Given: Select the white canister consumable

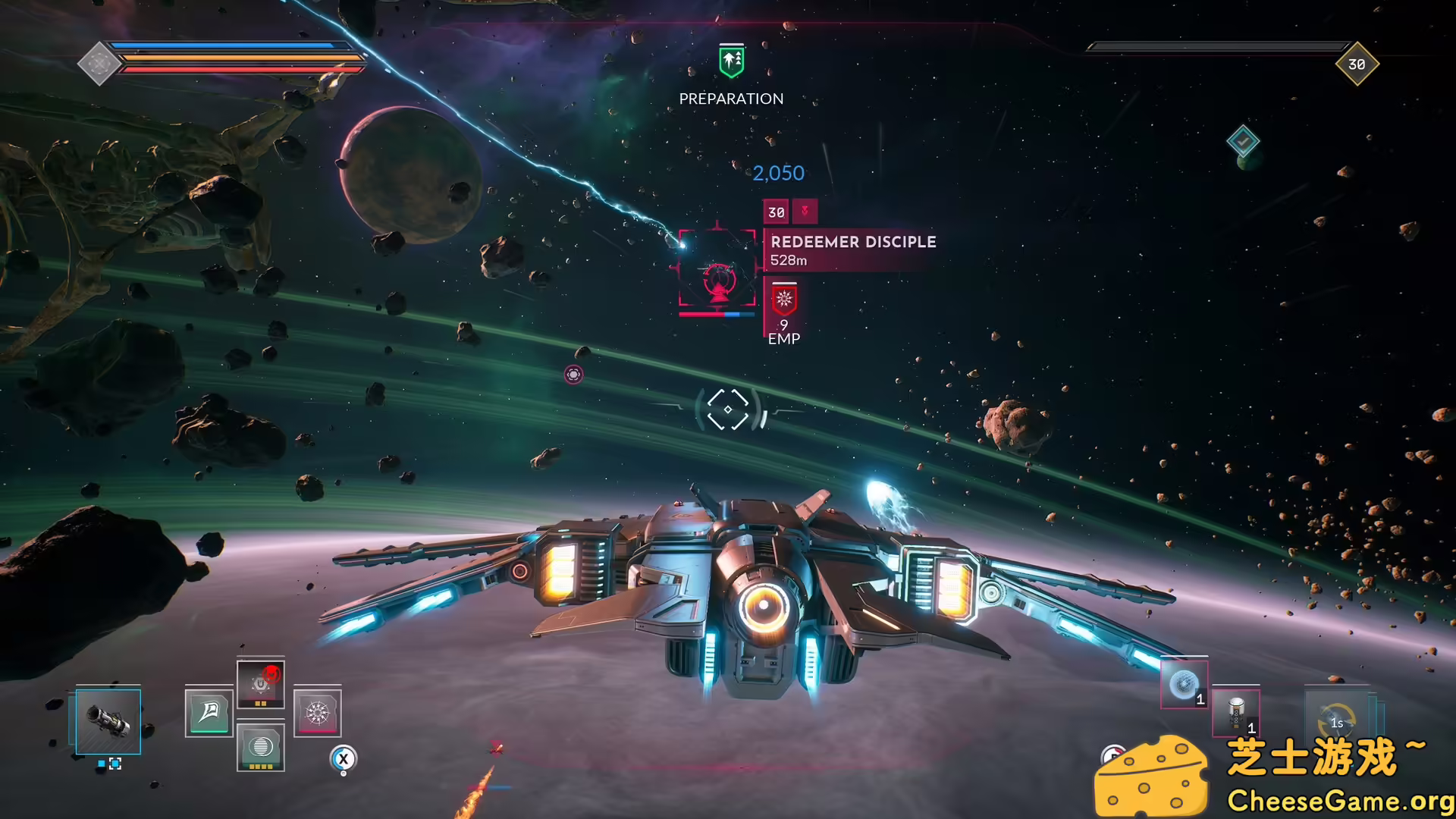Looking at the screenshot, I should point(1236,714).
